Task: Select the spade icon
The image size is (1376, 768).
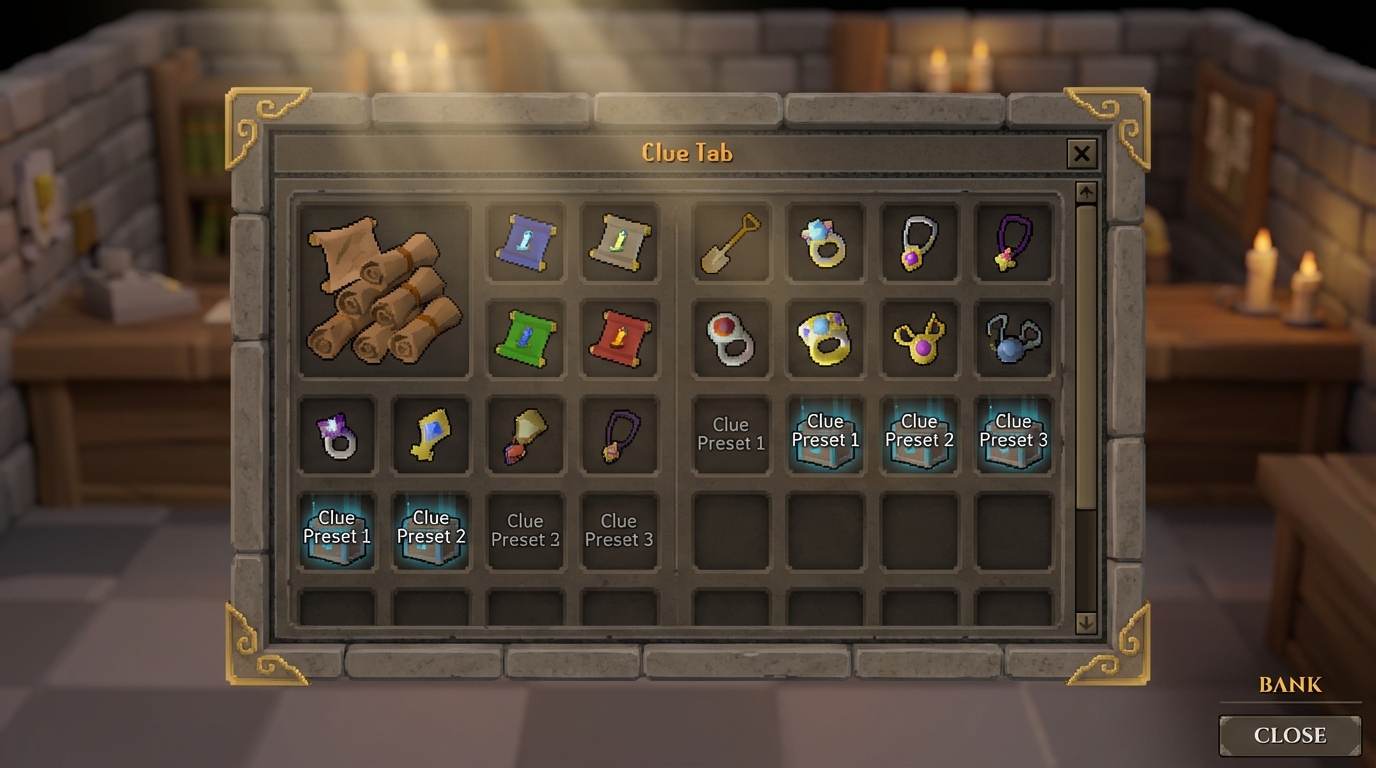Action: (730, 243)
